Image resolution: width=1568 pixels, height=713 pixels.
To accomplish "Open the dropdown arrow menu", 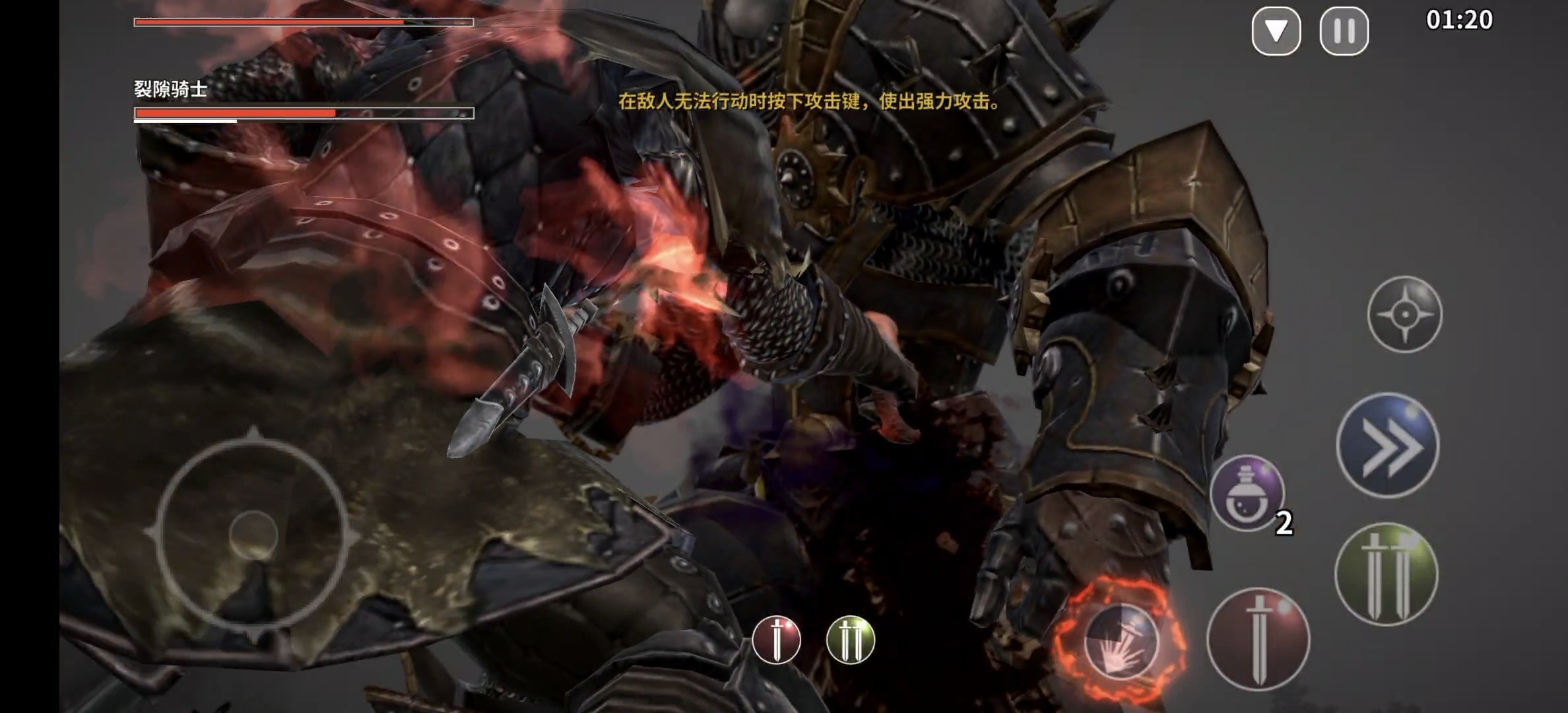I will pos(1276,31).
